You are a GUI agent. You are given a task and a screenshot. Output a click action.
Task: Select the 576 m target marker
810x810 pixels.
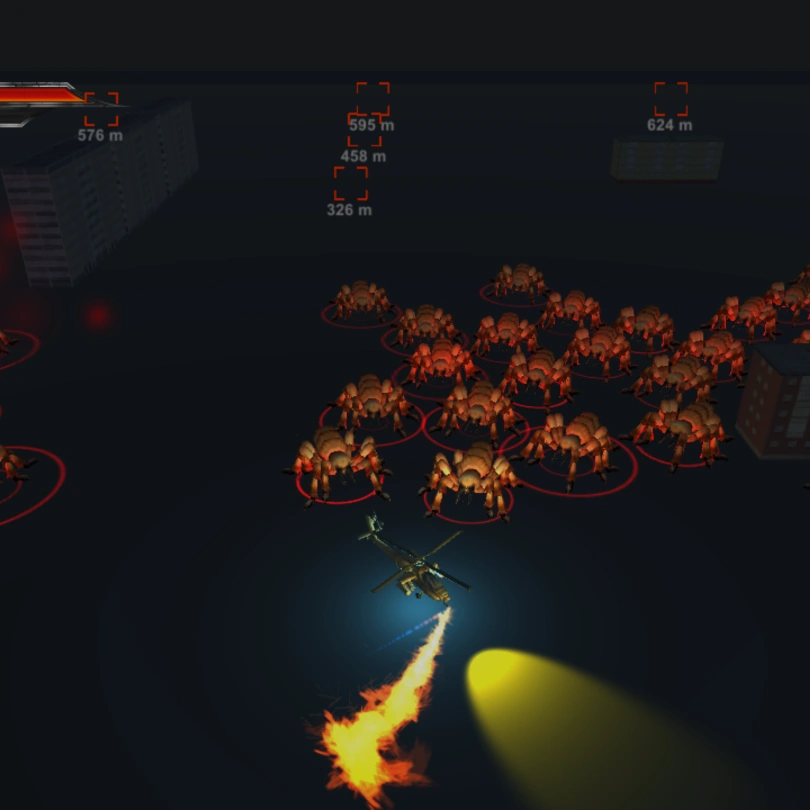(101, 109)
